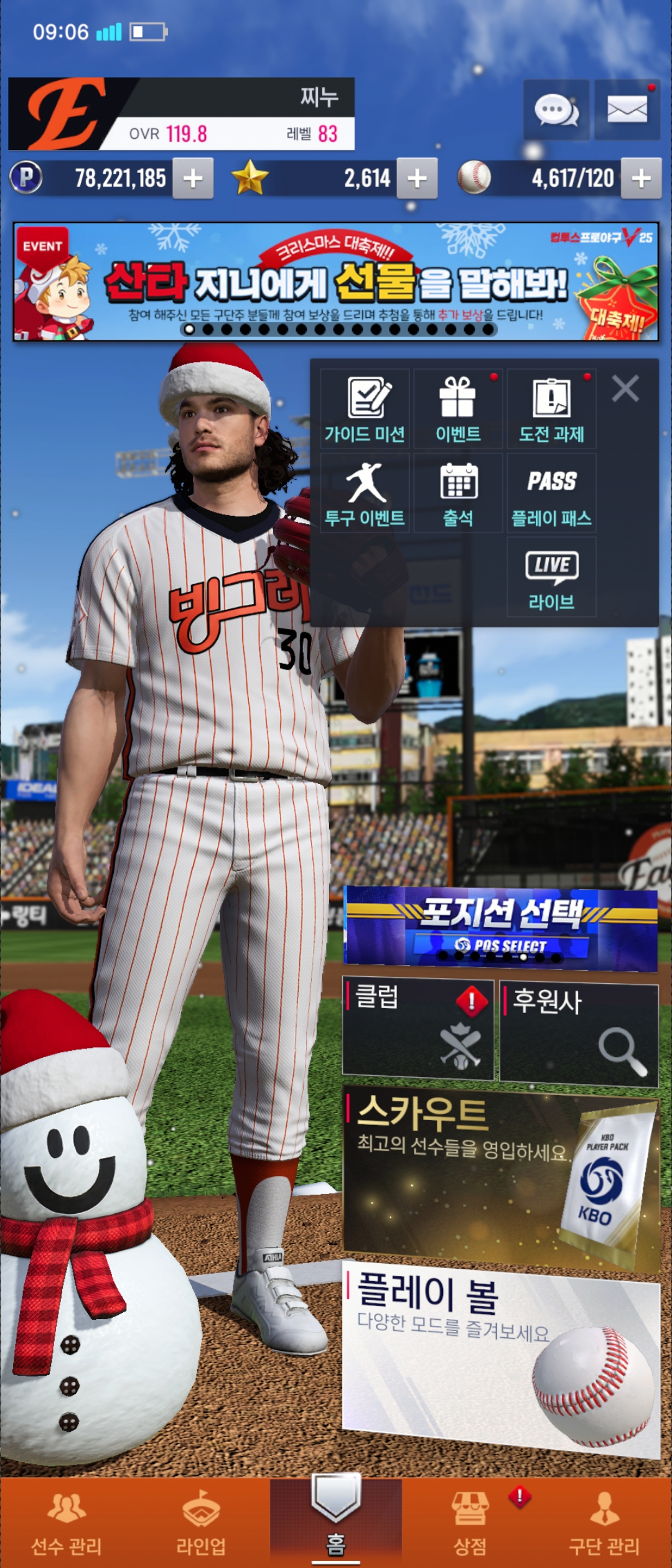This screenshot has height=1568, width=672.
Task: Add more stars with plus button
Action: pyautogui.click(x=417, y=179)
